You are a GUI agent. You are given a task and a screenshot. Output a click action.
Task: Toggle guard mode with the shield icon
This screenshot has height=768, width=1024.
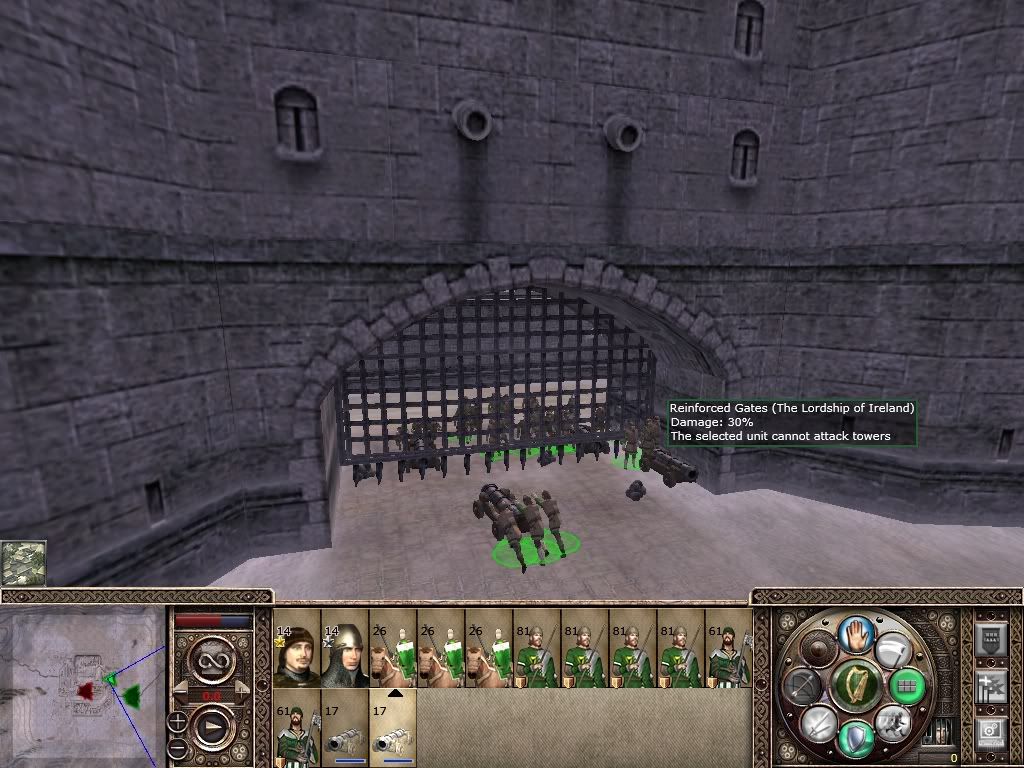[x=855, y=738]
